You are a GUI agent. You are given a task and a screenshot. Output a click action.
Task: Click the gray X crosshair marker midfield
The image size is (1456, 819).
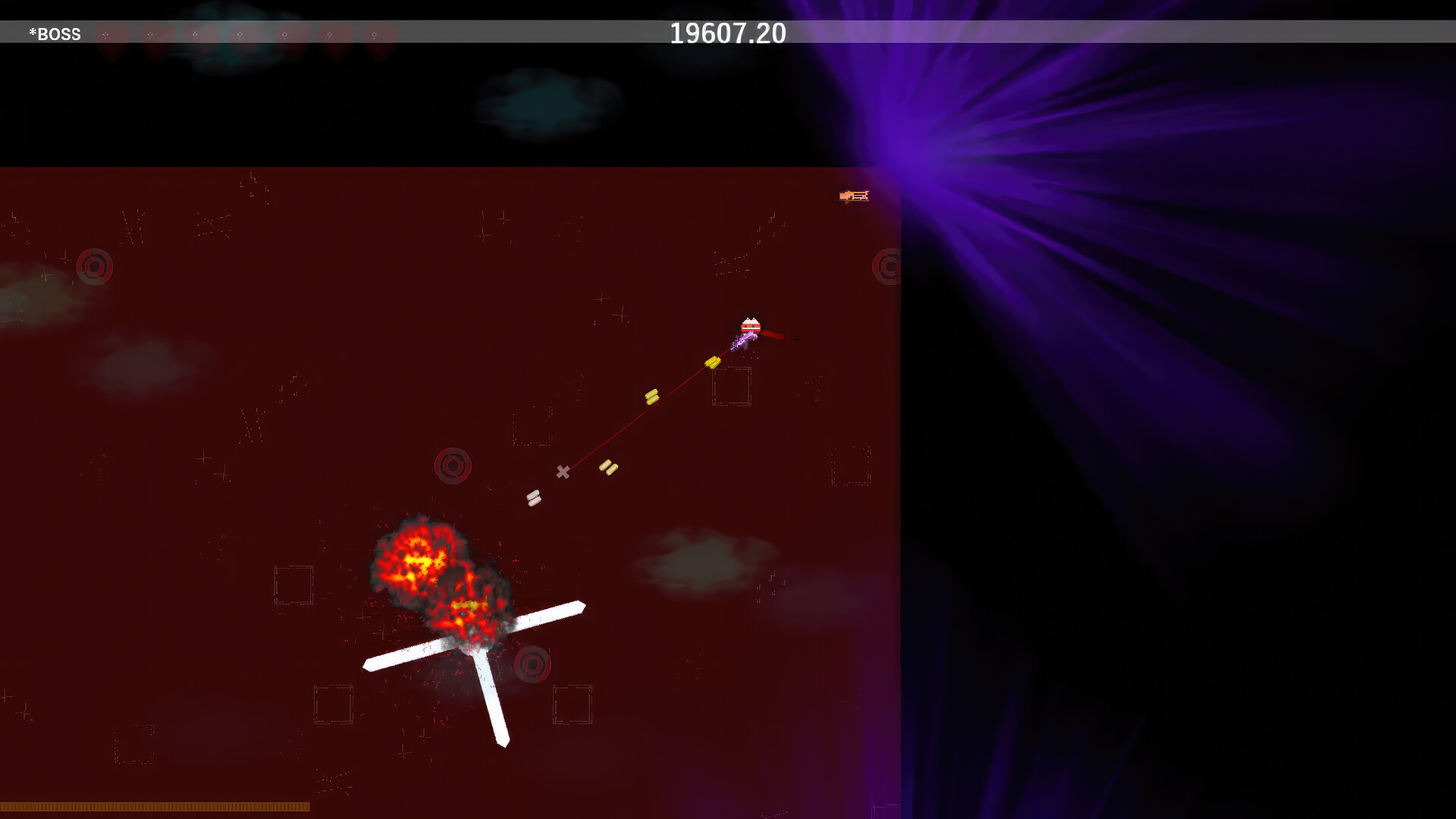563,472
